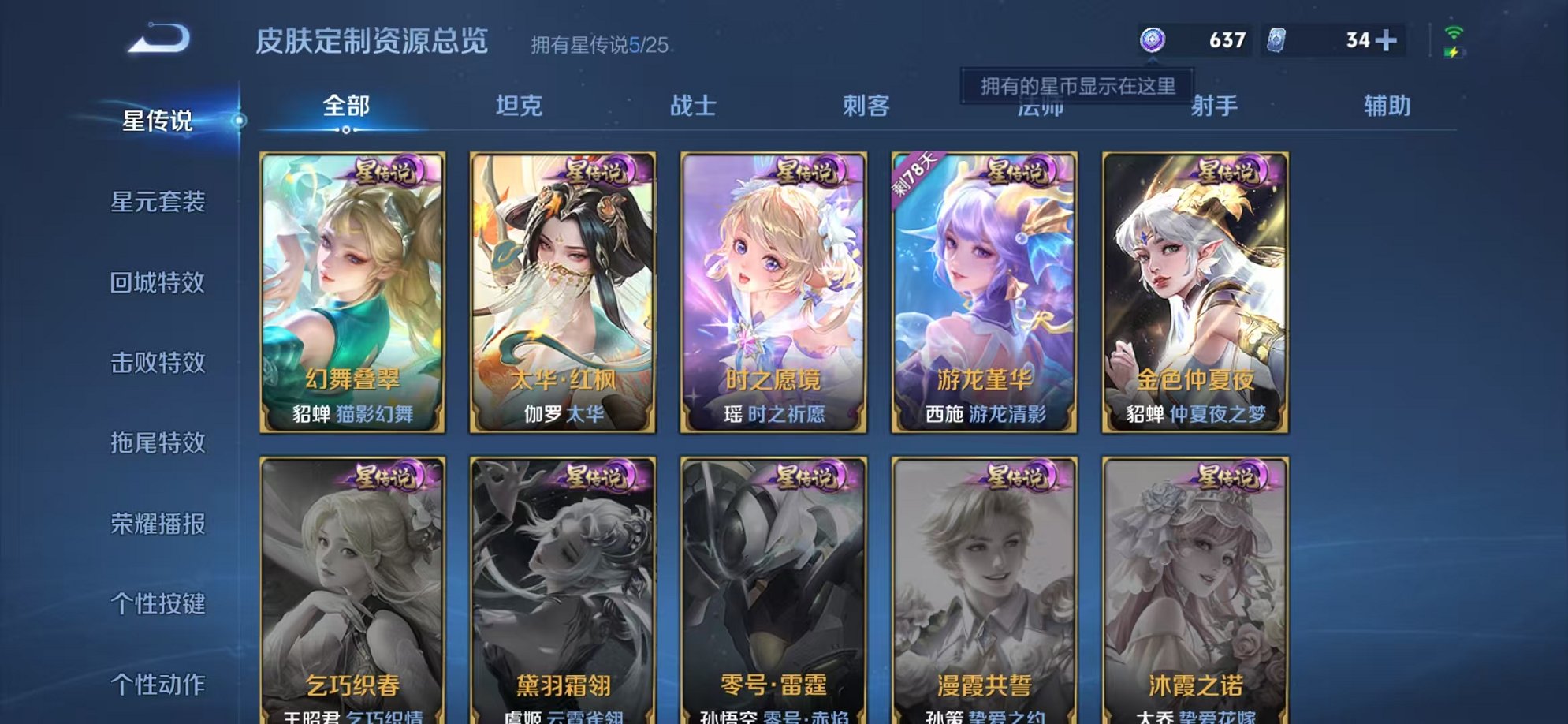Click the 拥有星传说5/25 counter

click(602, 46)
